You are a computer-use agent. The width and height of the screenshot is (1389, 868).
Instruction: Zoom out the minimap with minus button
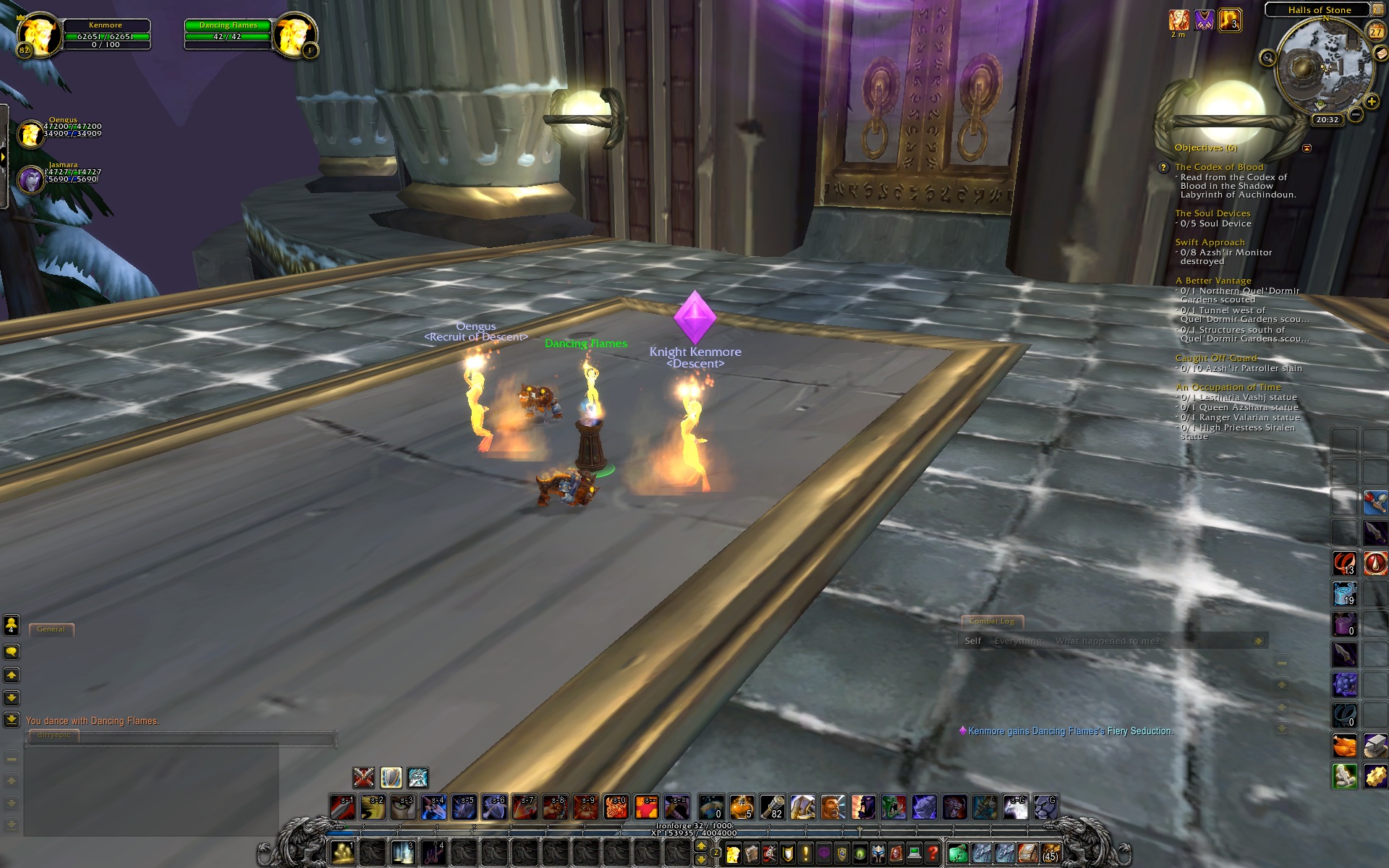1356,114
